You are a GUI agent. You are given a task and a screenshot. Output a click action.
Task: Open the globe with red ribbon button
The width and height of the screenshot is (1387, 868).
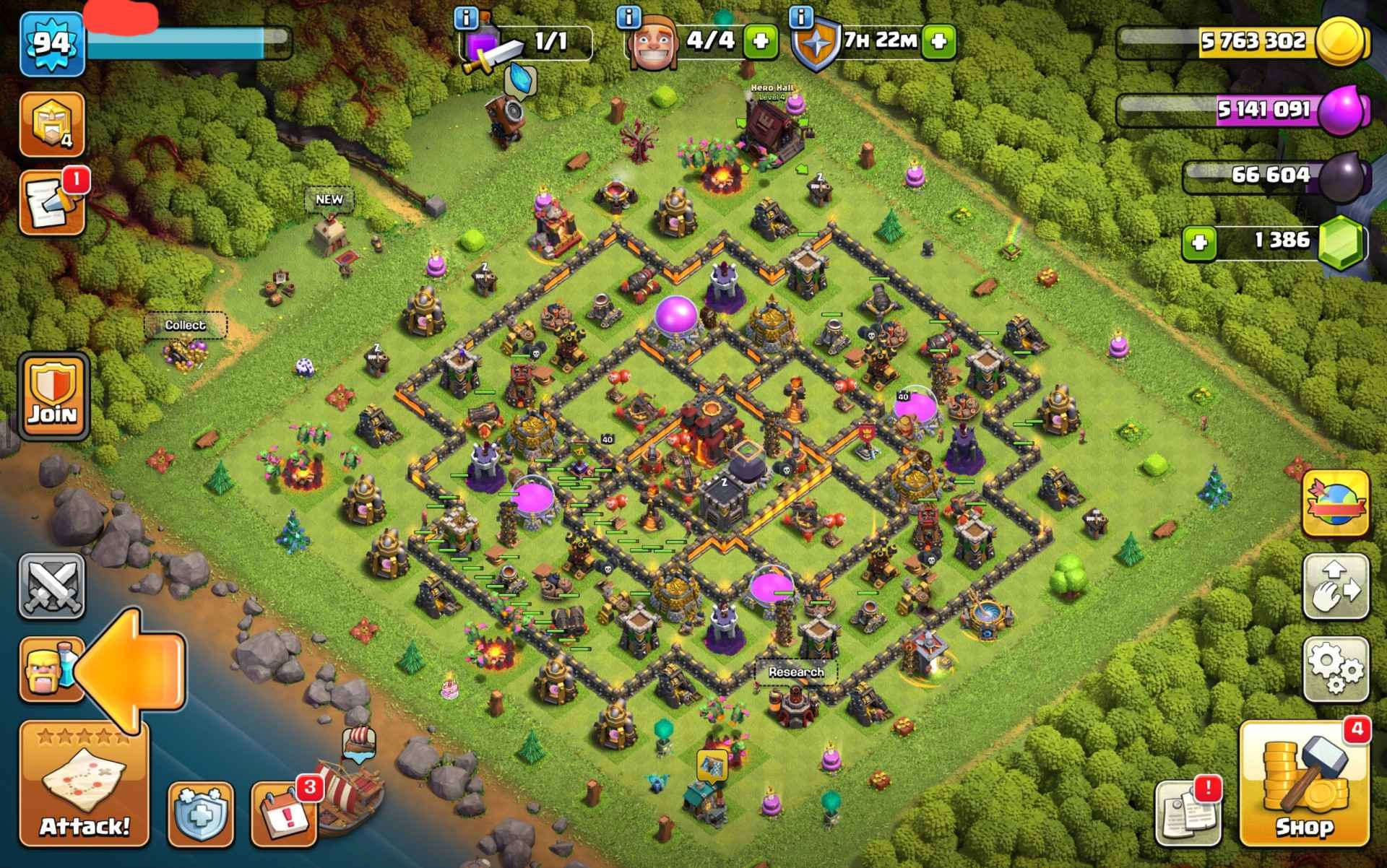point(1336,503)
